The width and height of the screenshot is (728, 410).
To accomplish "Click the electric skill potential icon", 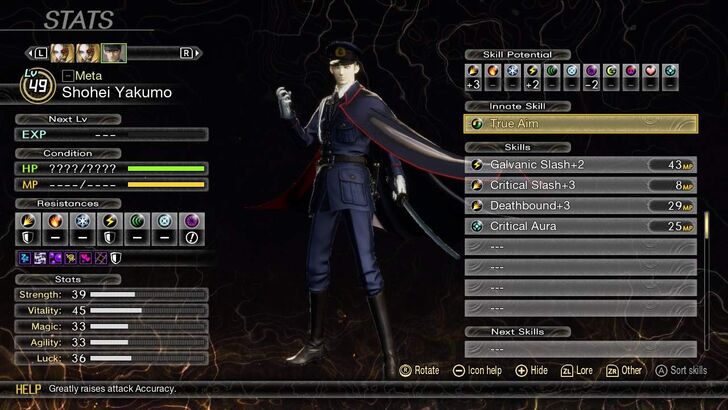I will 532,71.
